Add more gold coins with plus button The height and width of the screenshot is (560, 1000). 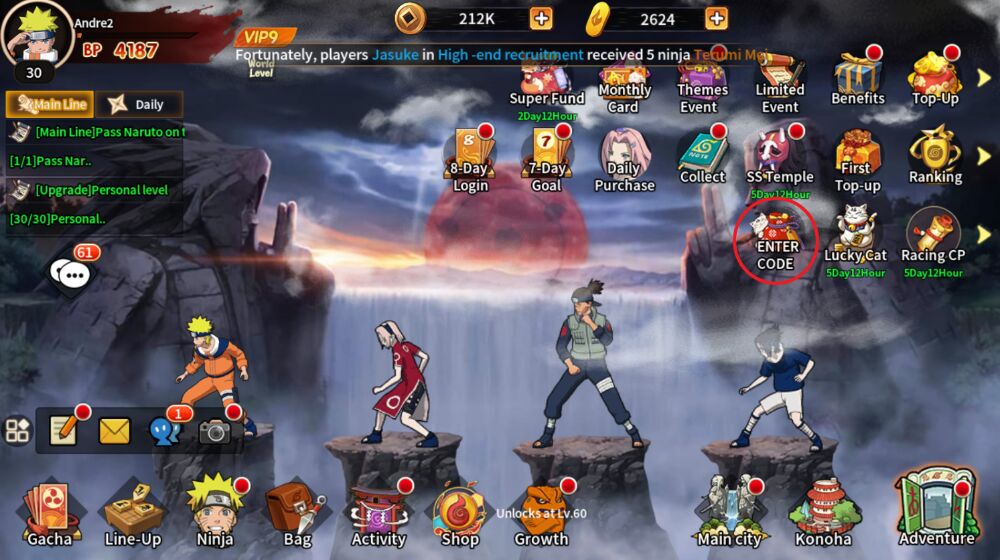(541, 18)
